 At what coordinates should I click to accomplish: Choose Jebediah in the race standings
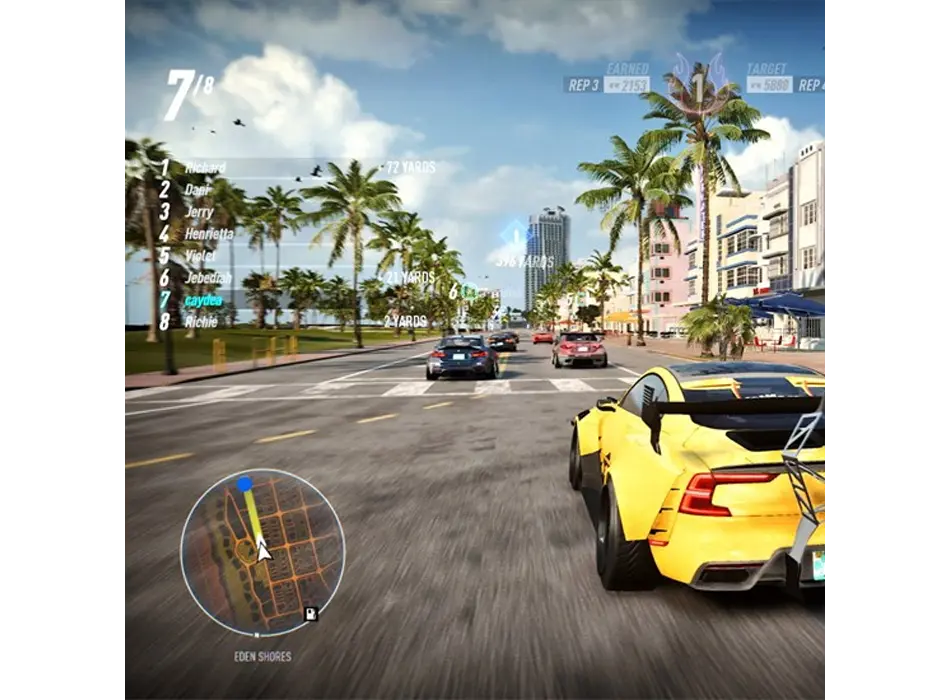(x=208, y=278)
